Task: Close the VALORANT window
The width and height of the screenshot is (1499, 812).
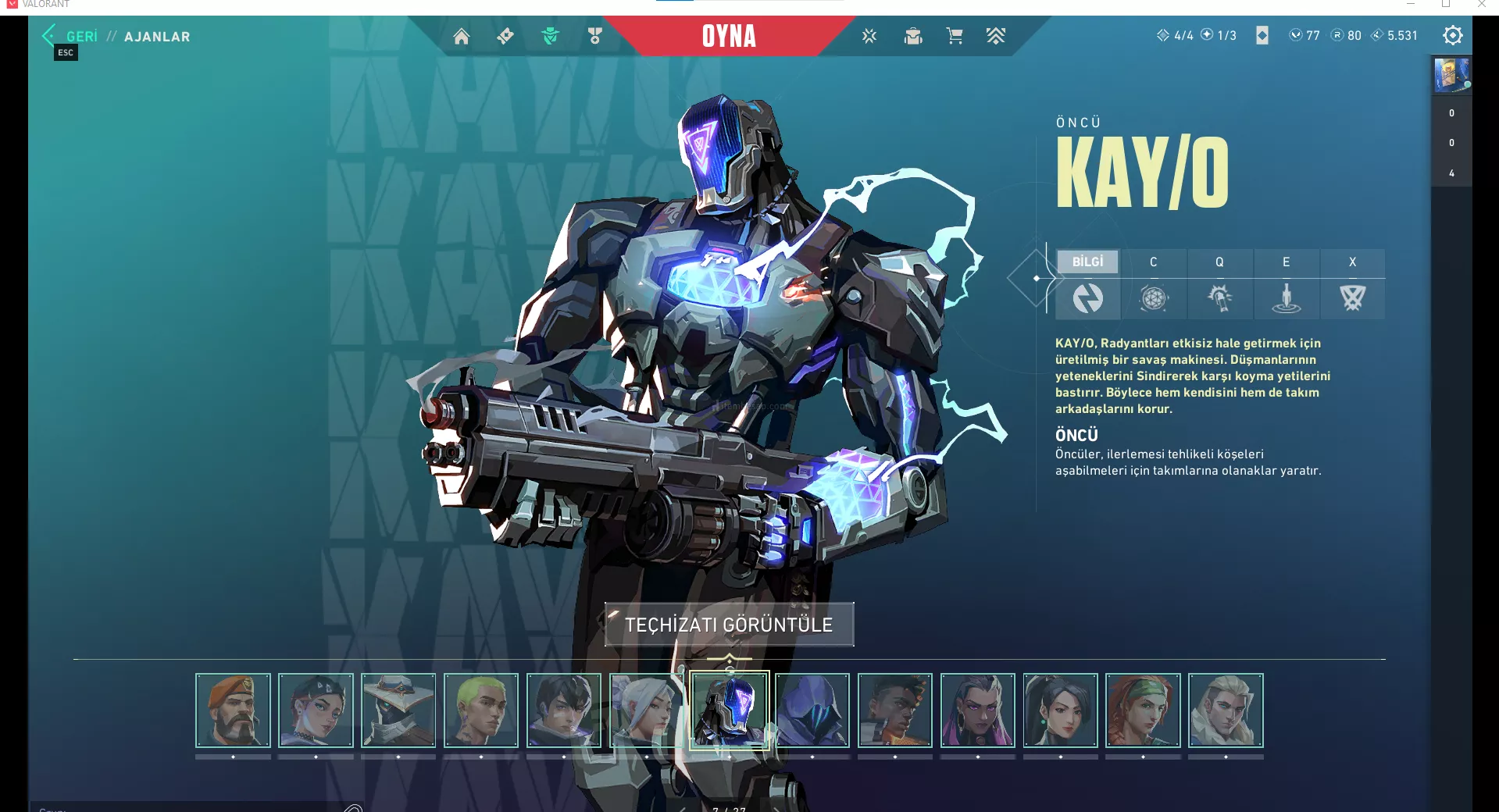Action: [1481, 5]
